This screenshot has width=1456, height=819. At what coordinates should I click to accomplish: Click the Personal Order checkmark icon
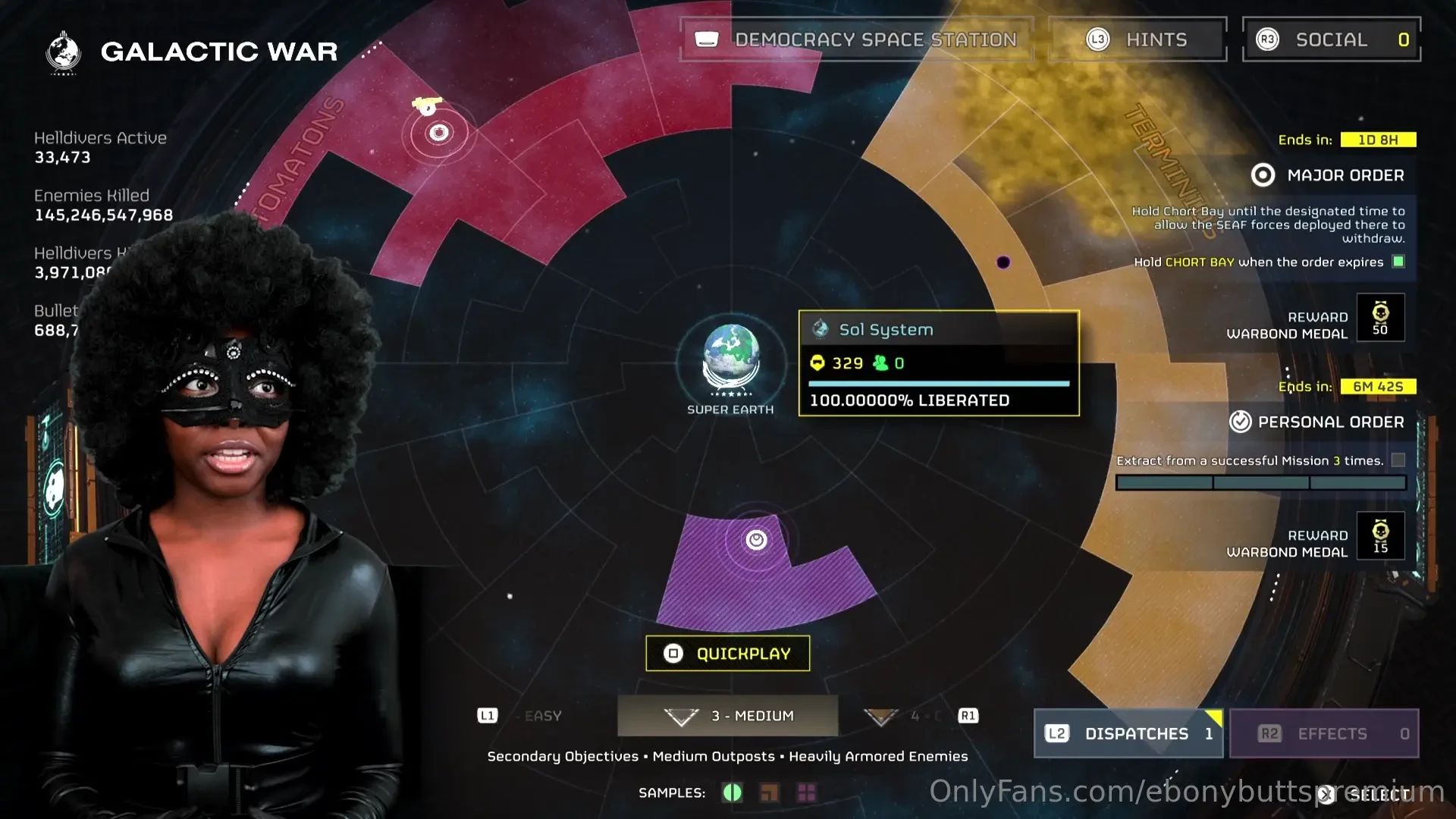[1241, 422]
